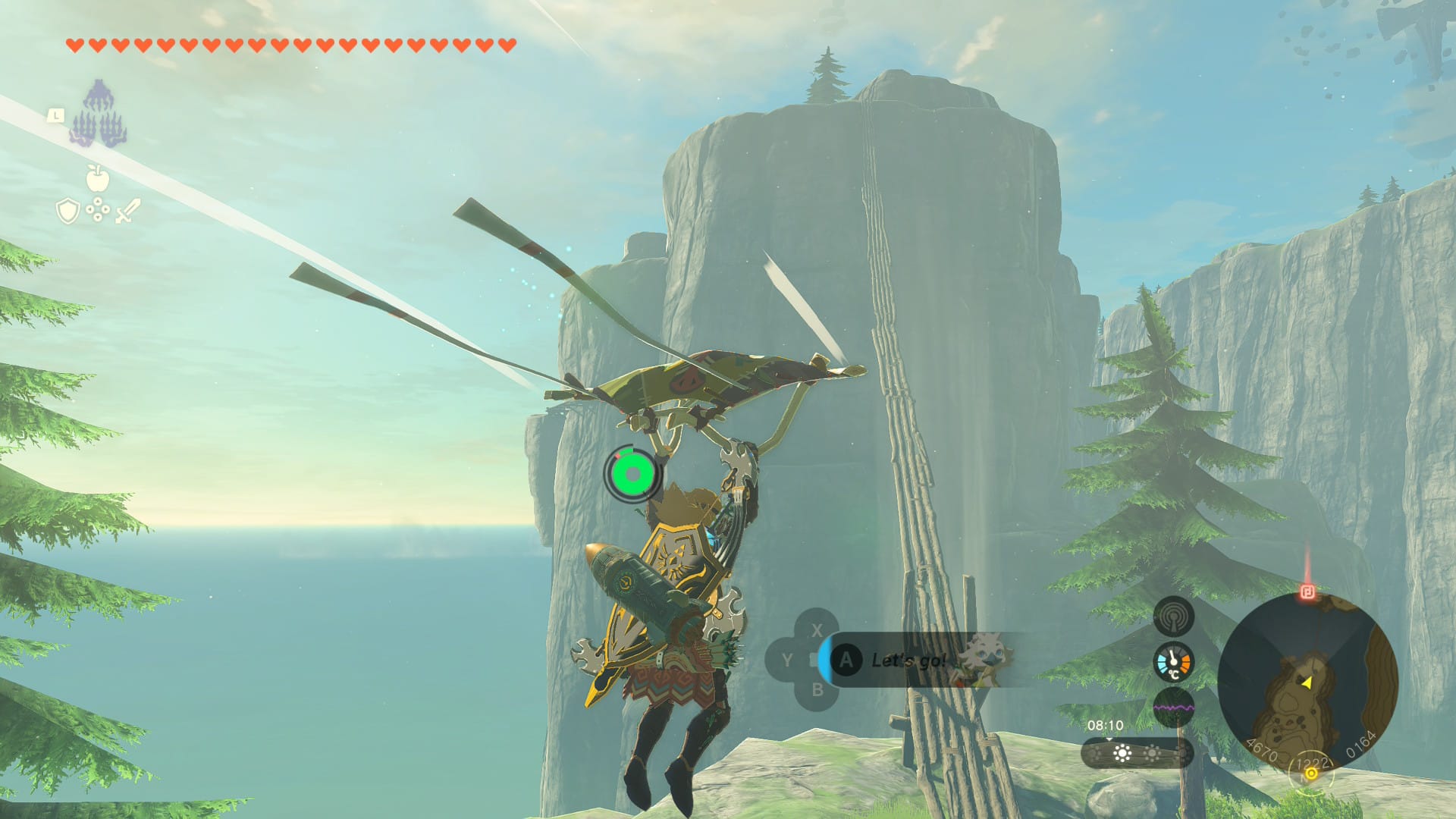The height and width of the screenshot is (819, 1456).
Task: Select the weather forecast bar
Action: [x=1136, y=753]
